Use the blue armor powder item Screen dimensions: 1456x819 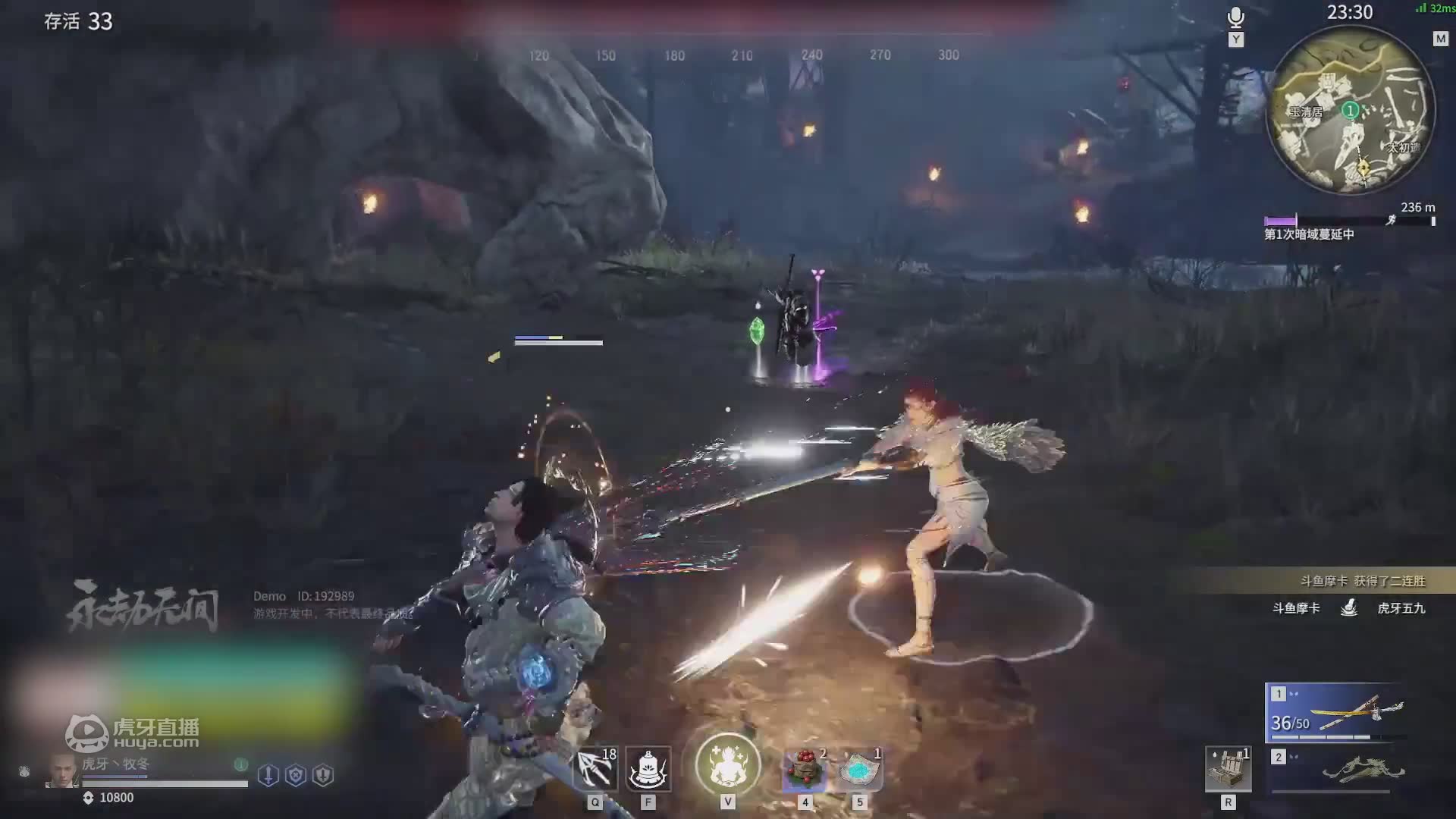point(859,769)
